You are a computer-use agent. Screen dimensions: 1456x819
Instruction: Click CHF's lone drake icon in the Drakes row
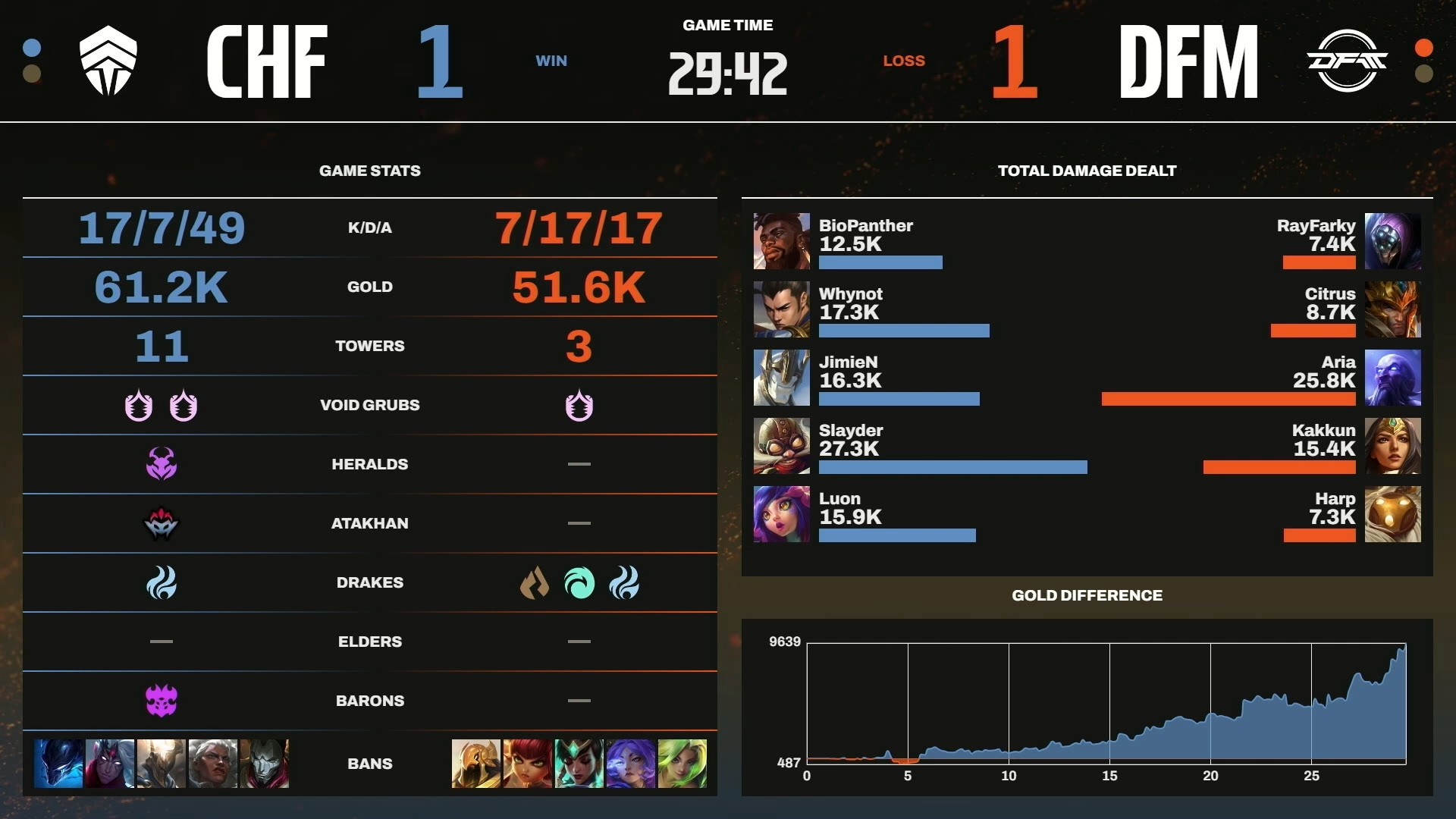(159, 582)
